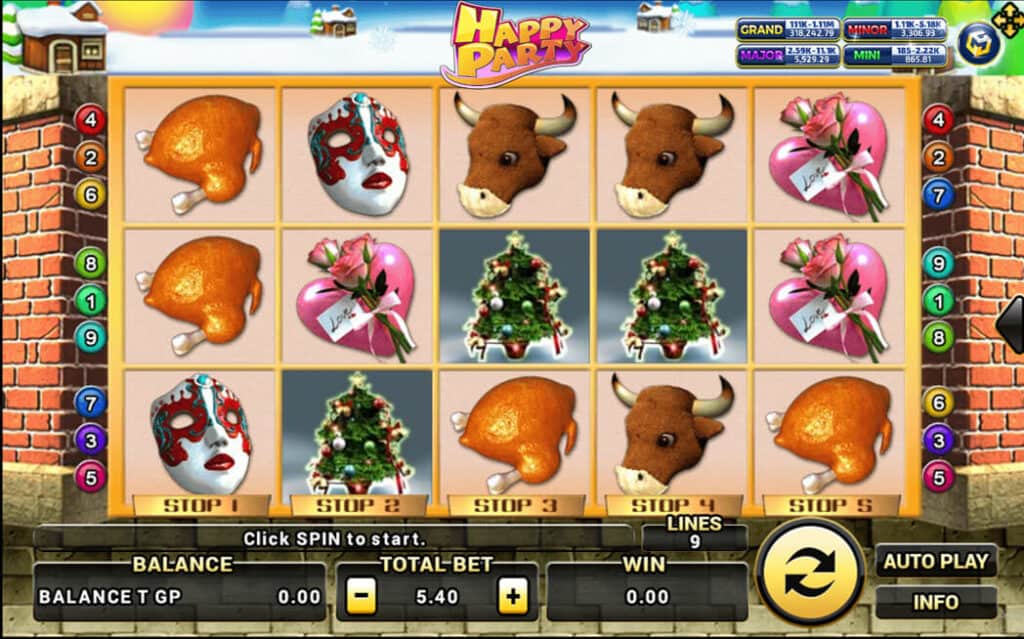The height and width of the screenshot is (639, 1024).
Task: Spin the reels with the round arrow button
Action: point(810,572)
